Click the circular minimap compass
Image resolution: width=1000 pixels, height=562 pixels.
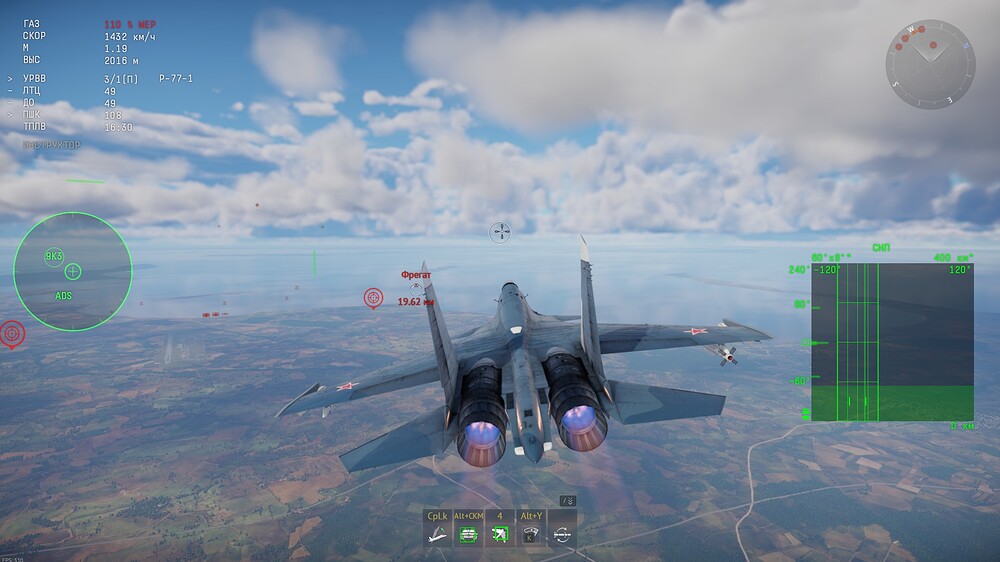click(x=929, y=64)
